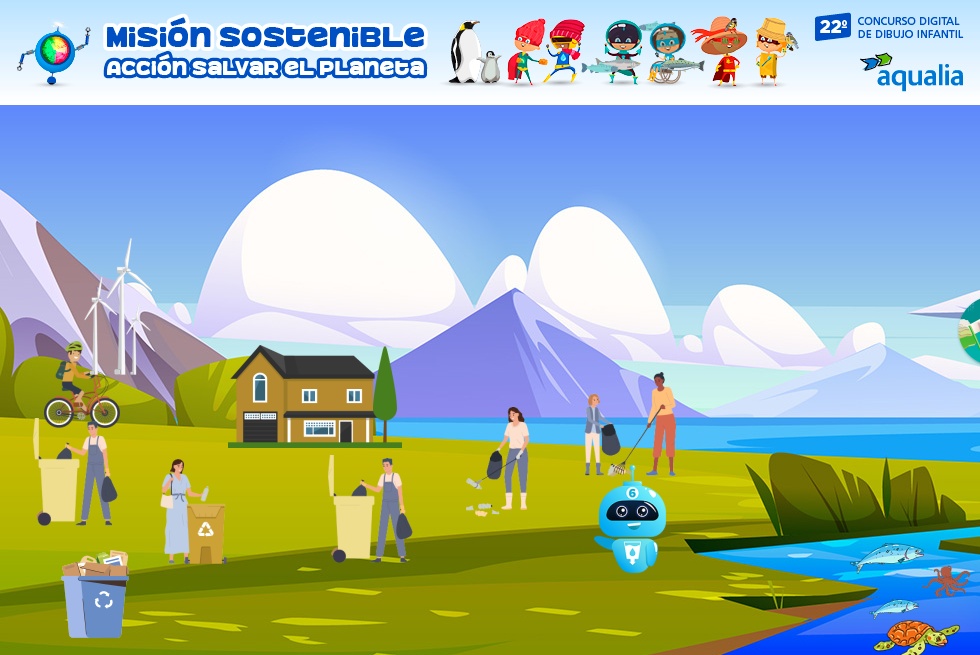Click the 22º Concurso Digital badge

pos(888,27)
